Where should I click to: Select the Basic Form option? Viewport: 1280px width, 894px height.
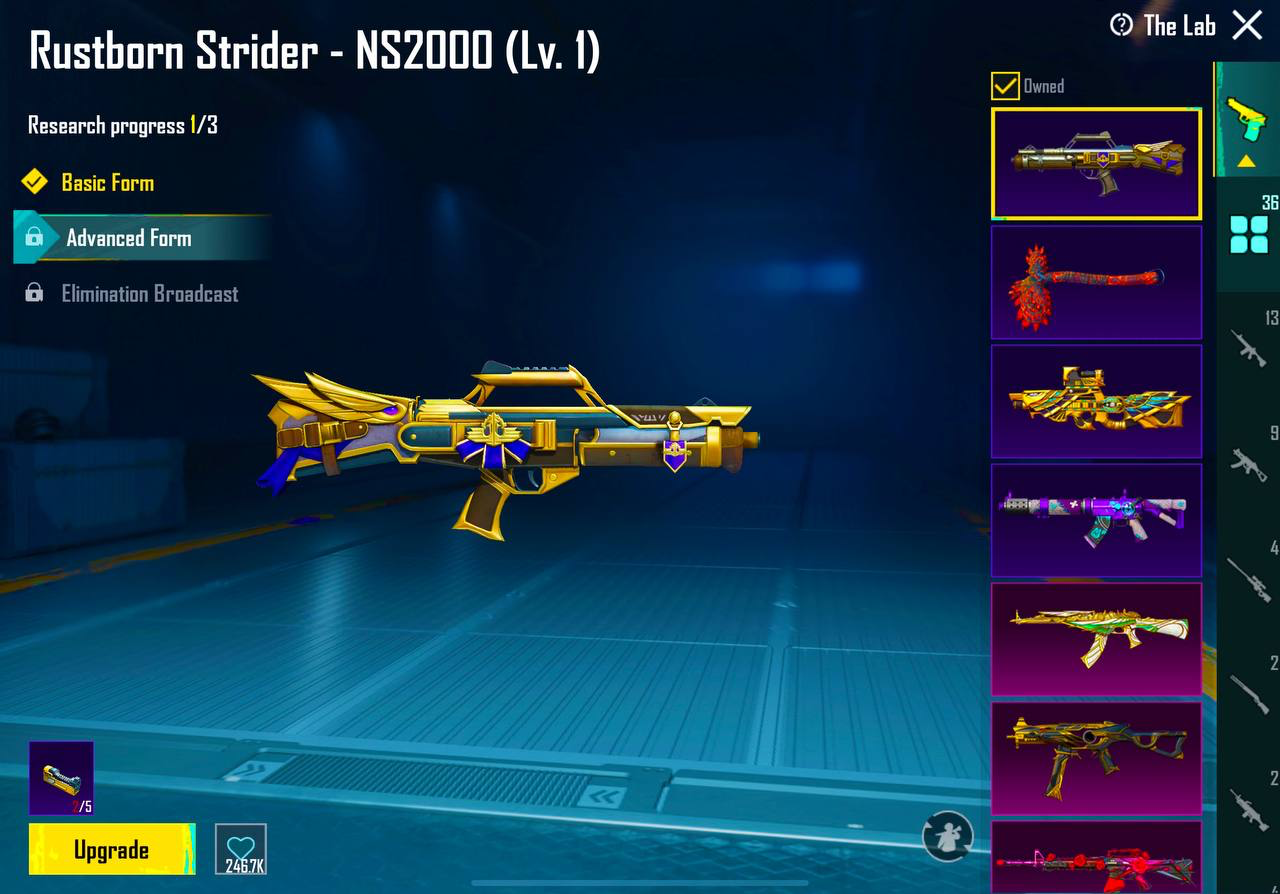(107, 183)
